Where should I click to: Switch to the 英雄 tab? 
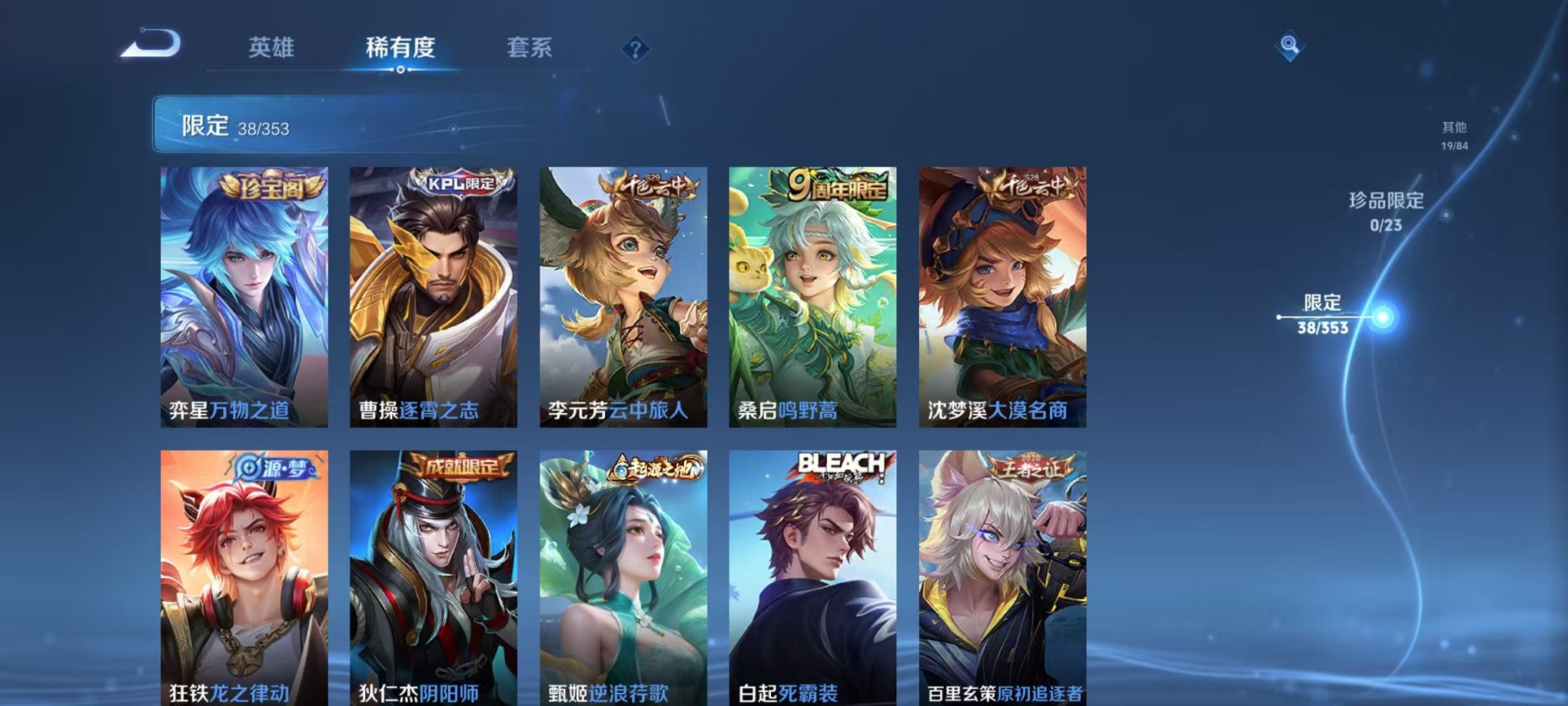tap(273, 48)
